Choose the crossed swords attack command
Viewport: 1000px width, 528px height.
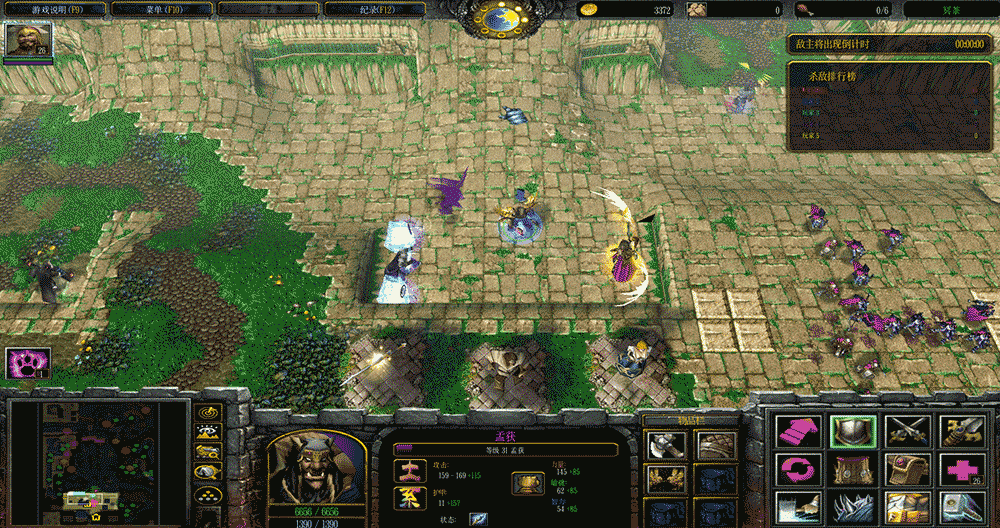coord(907,431)
